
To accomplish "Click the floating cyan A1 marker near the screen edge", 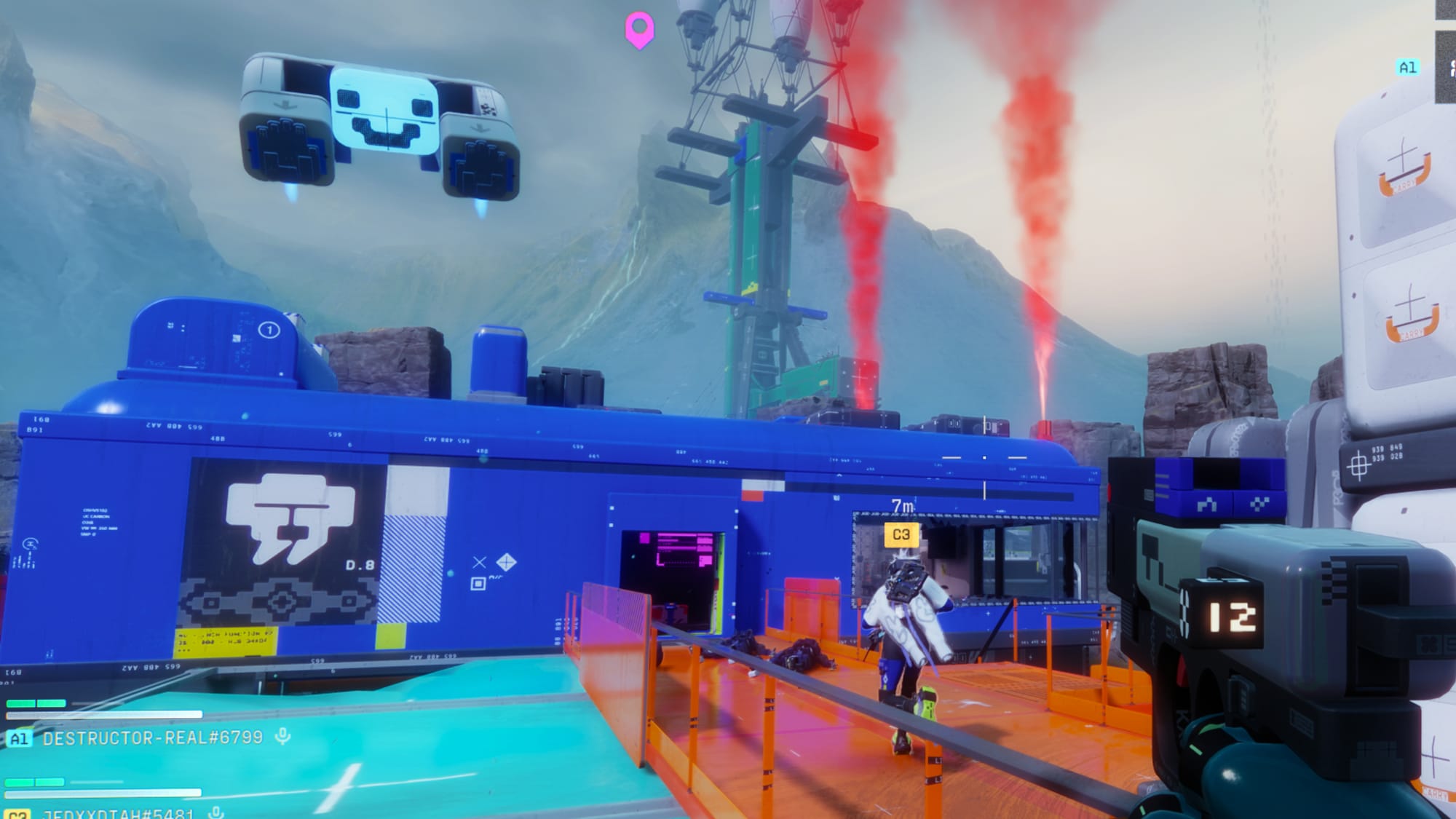I will pos(1407,68).
